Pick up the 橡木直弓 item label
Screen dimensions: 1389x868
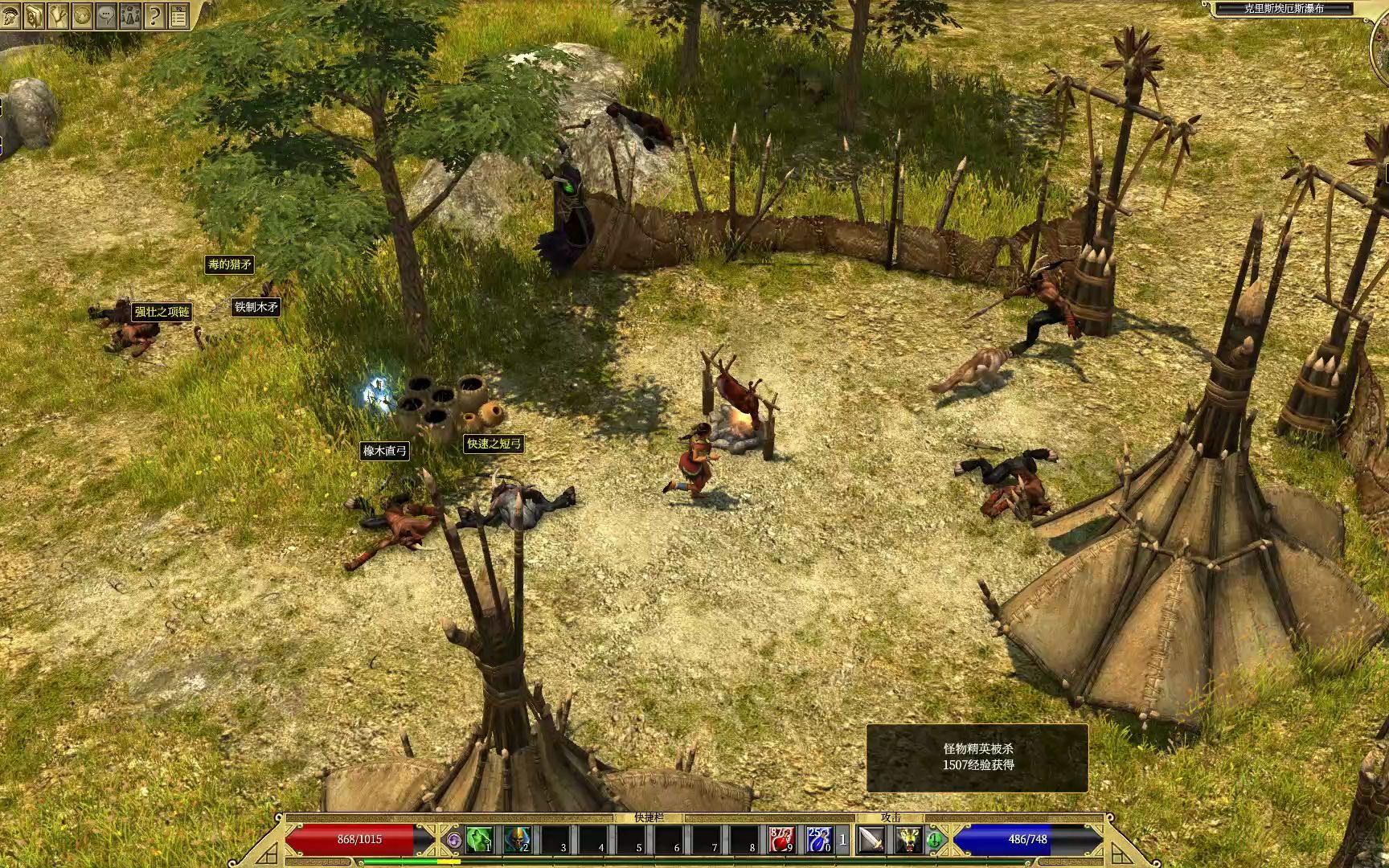point(385,451)
